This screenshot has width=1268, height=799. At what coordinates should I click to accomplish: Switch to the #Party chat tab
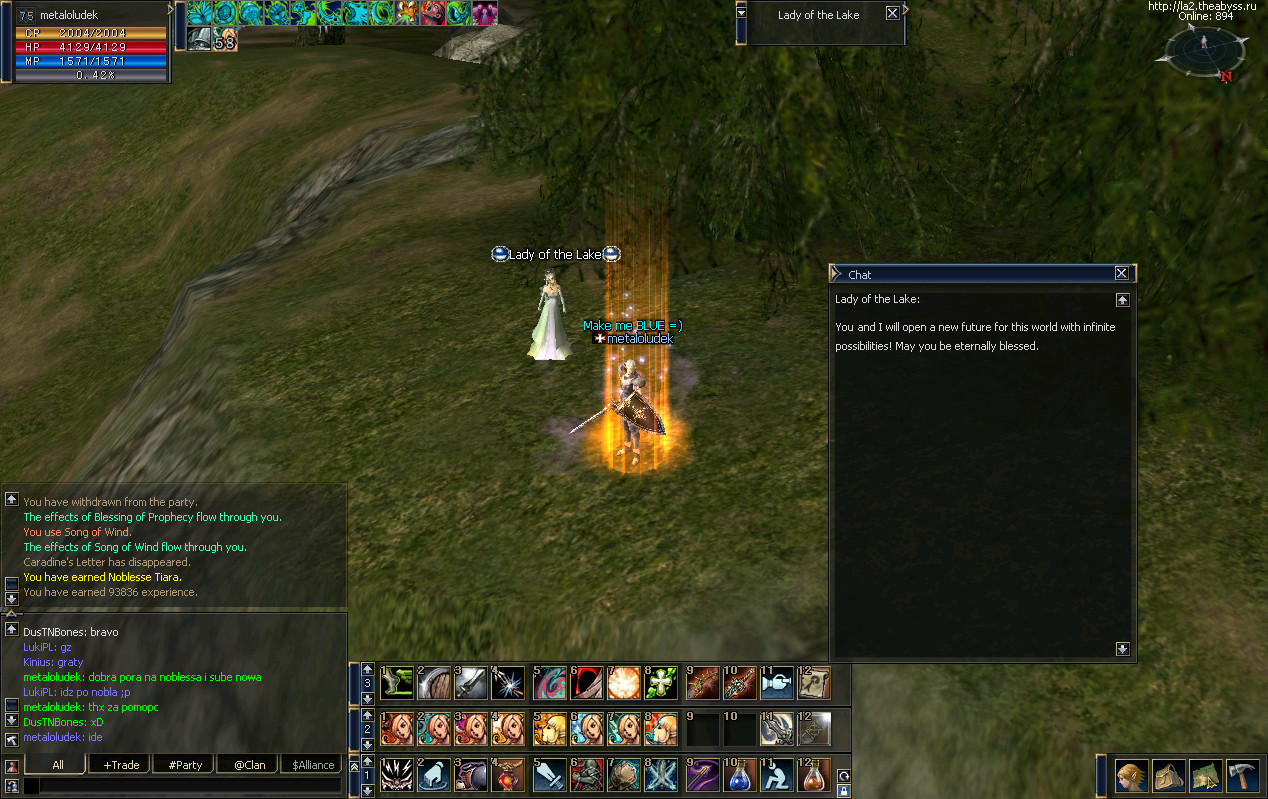pos(185,765)
